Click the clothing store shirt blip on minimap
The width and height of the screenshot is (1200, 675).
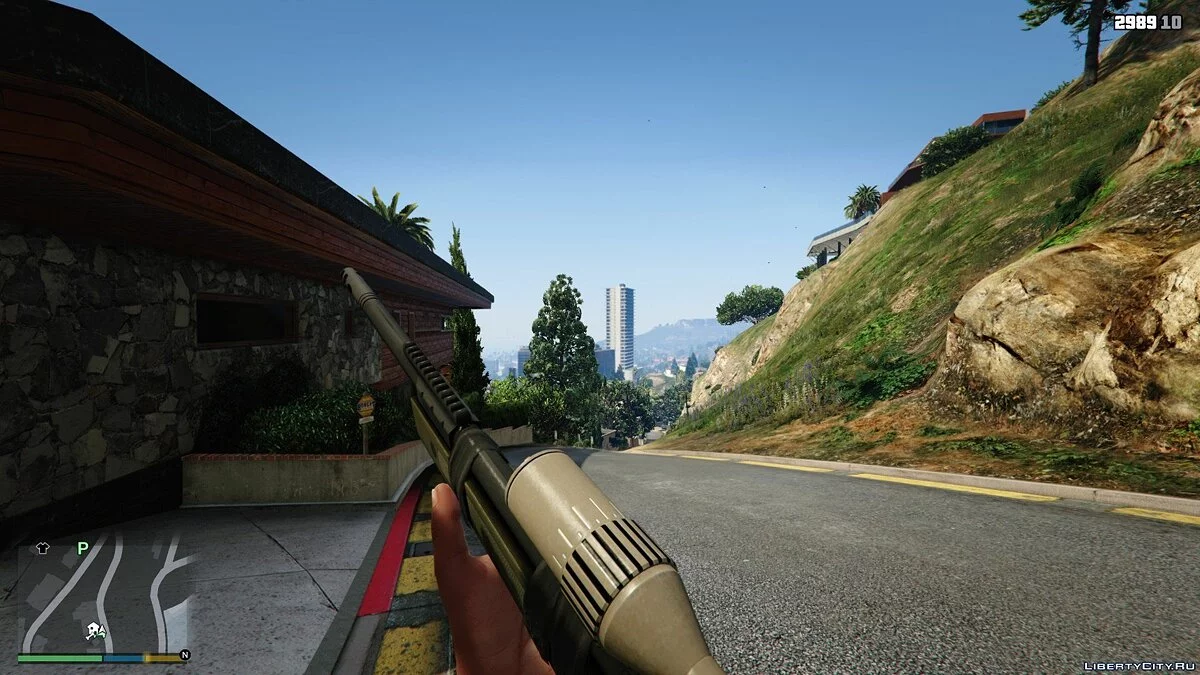pos(42,548)
